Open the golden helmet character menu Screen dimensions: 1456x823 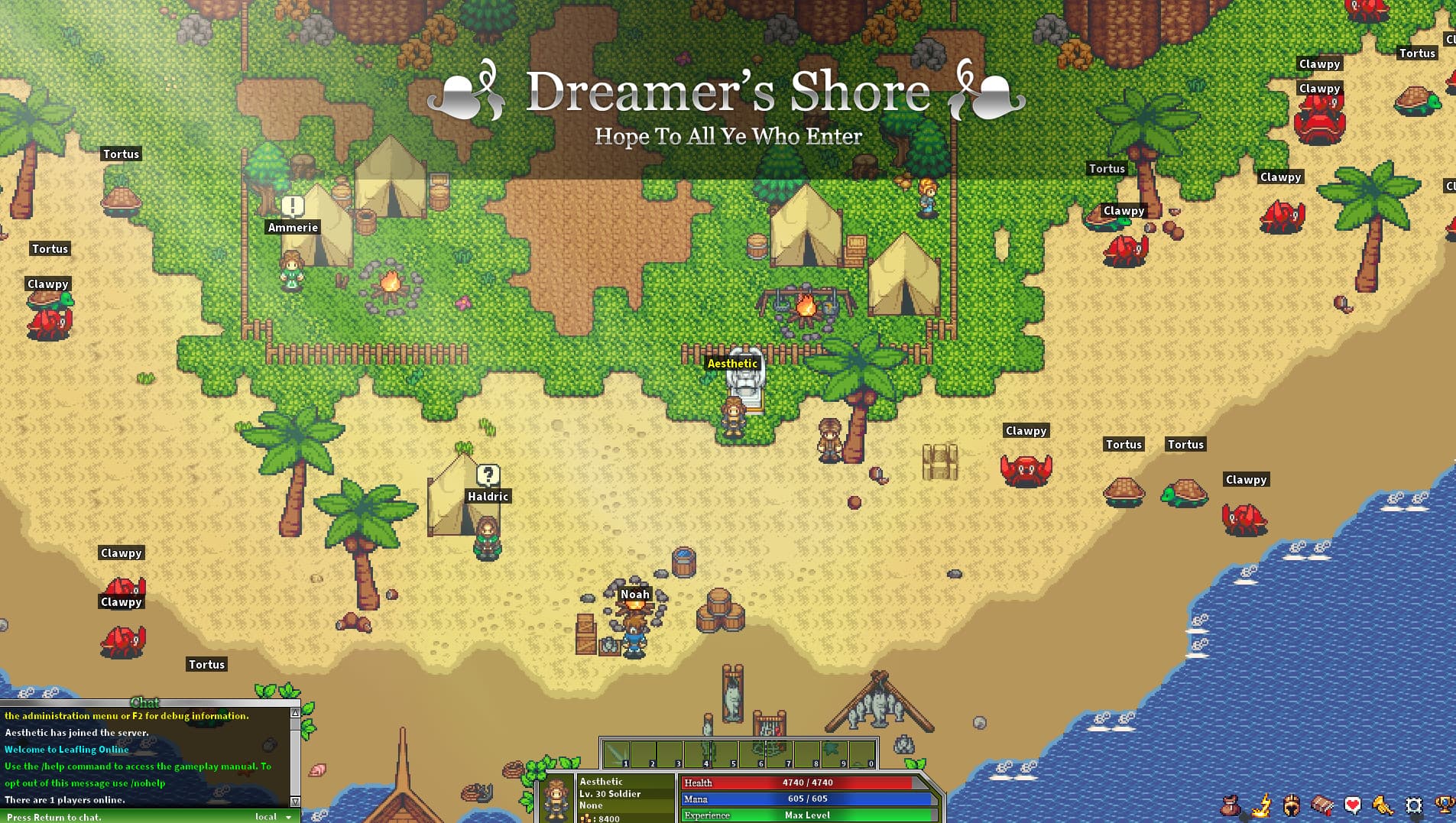point(1292,805)
